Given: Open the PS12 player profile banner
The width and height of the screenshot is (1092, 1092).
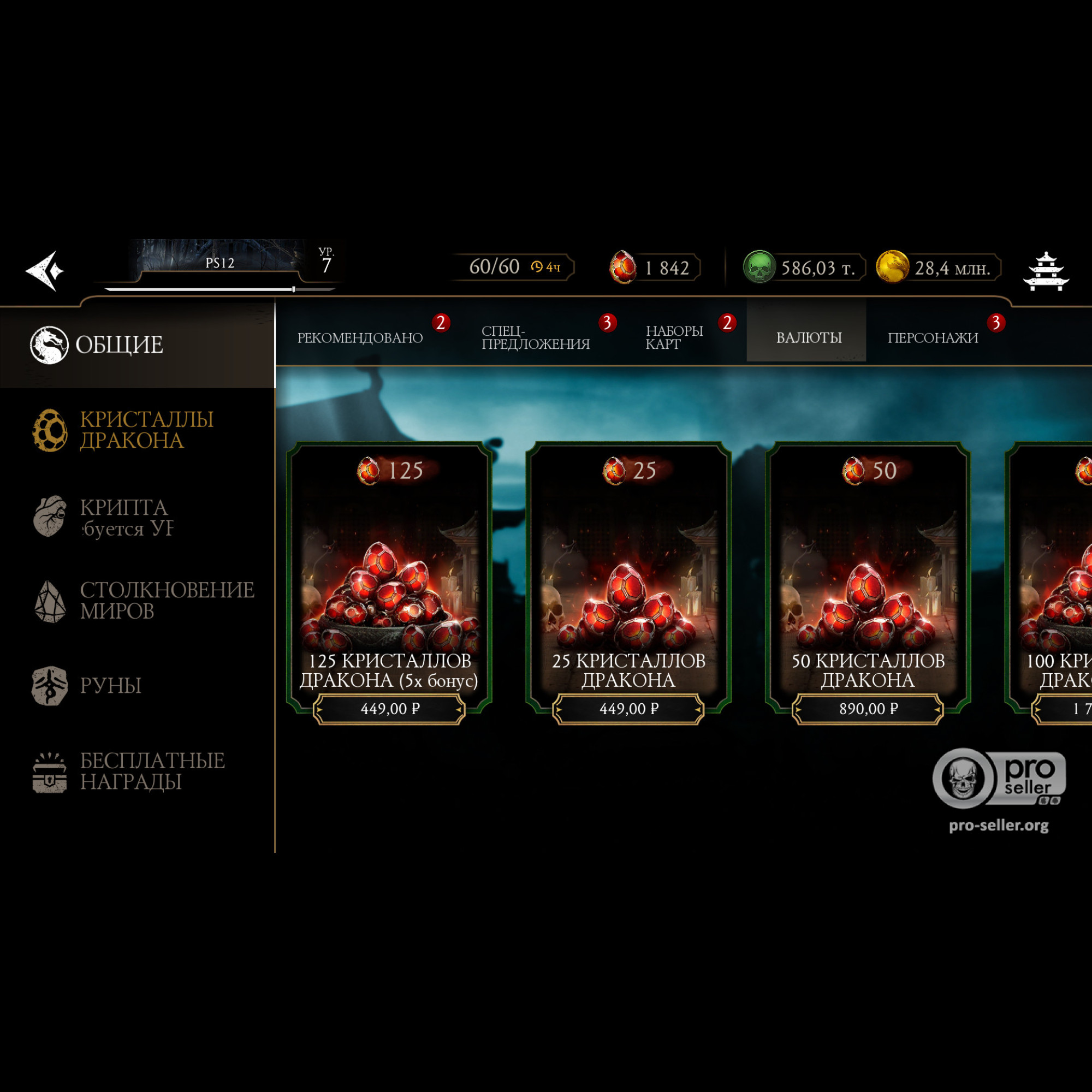Looking at the screenshot, I should (220, 262).
